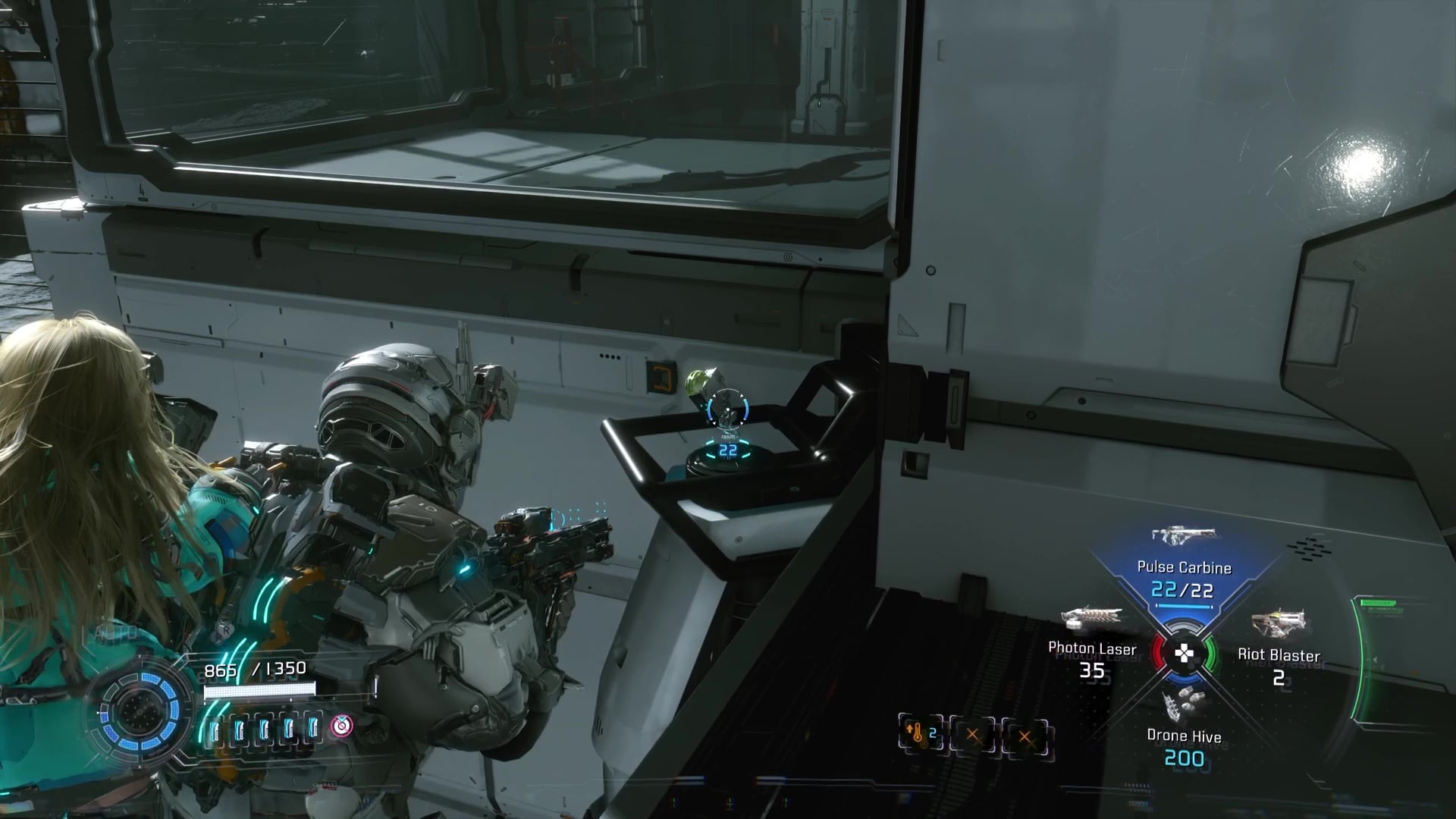1456x819 pixels.
Task: Click the thermometer item slot
Action: (x=921, y=734)
